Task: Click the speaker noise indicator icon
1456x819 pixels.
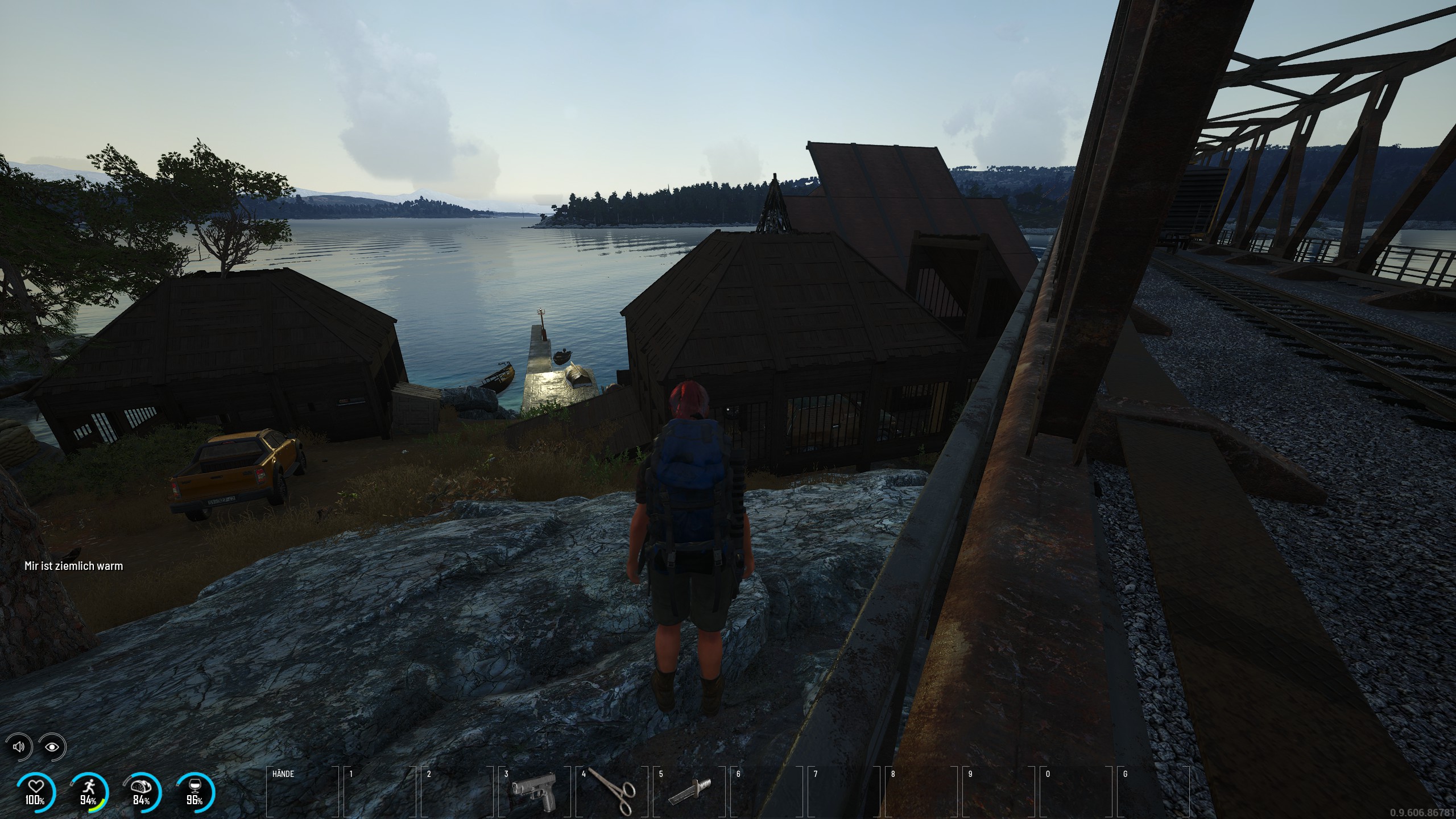Action: [19, 746]
